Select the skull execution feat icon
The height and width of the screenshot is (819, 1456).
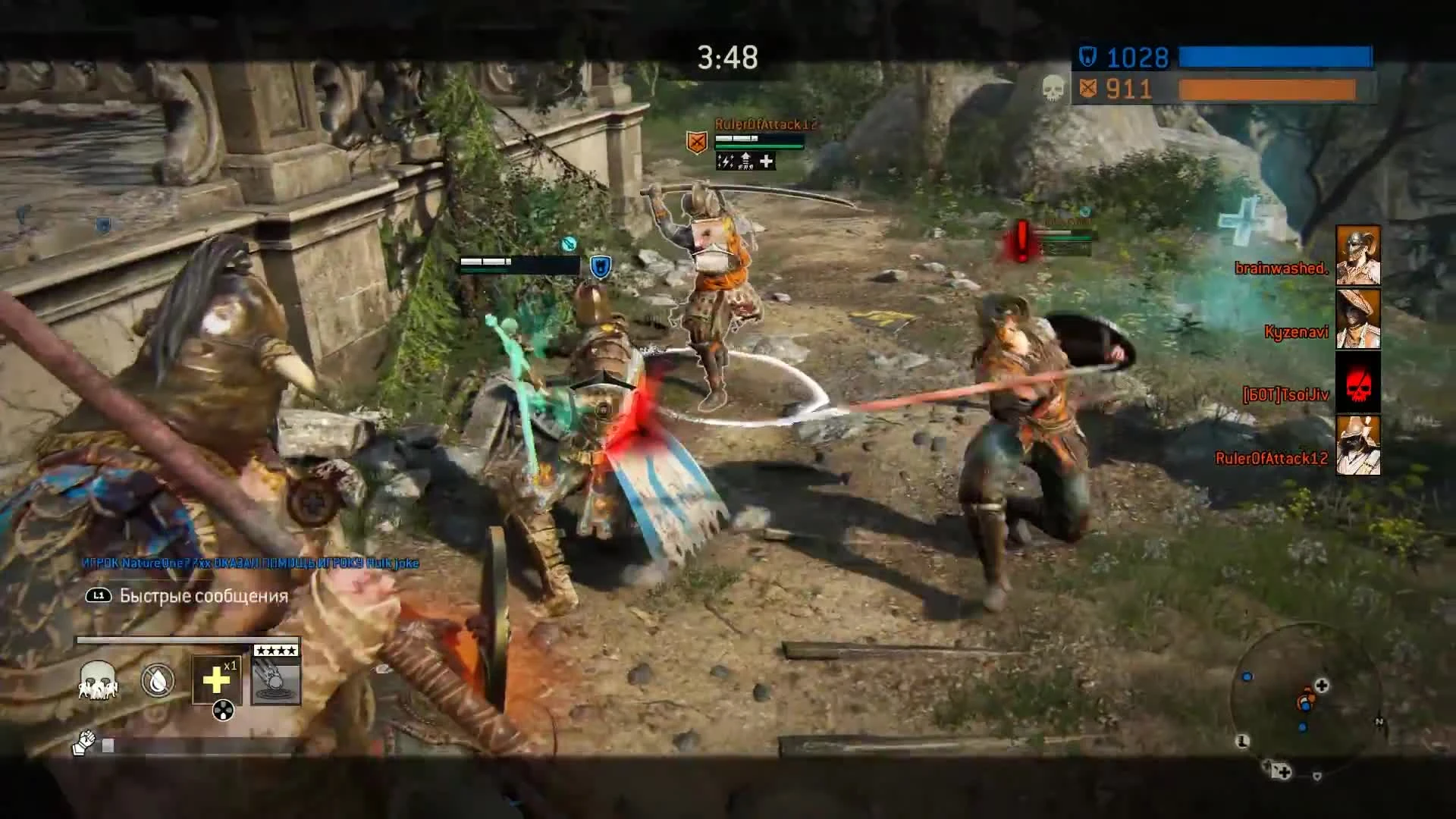(99, 681)
